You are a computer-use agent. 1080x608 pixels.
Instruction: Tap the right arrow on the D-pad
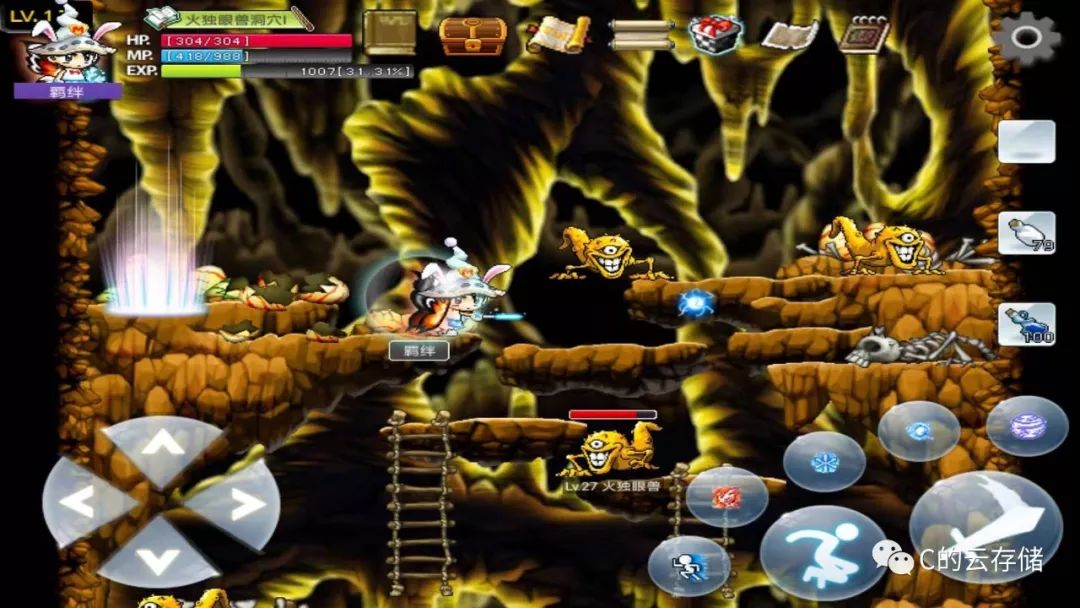pos(237,503)
